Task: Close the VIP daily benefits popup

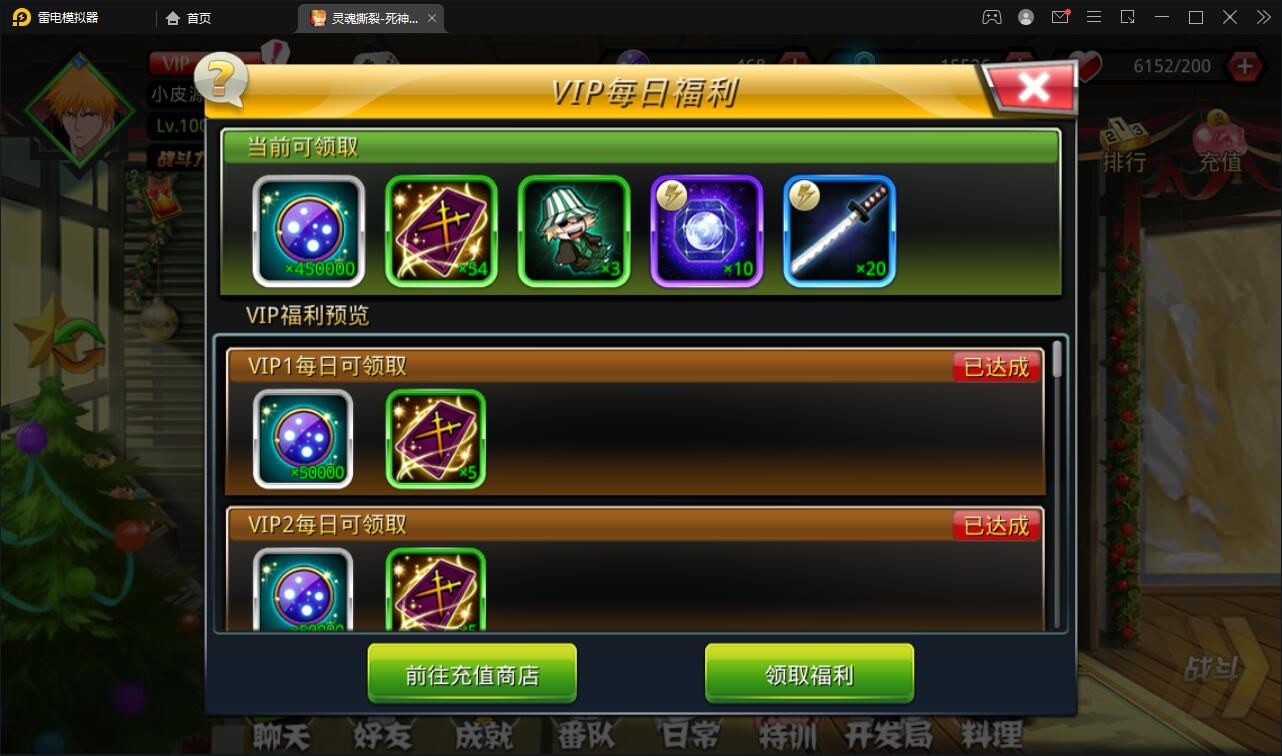Action: 1033,88
